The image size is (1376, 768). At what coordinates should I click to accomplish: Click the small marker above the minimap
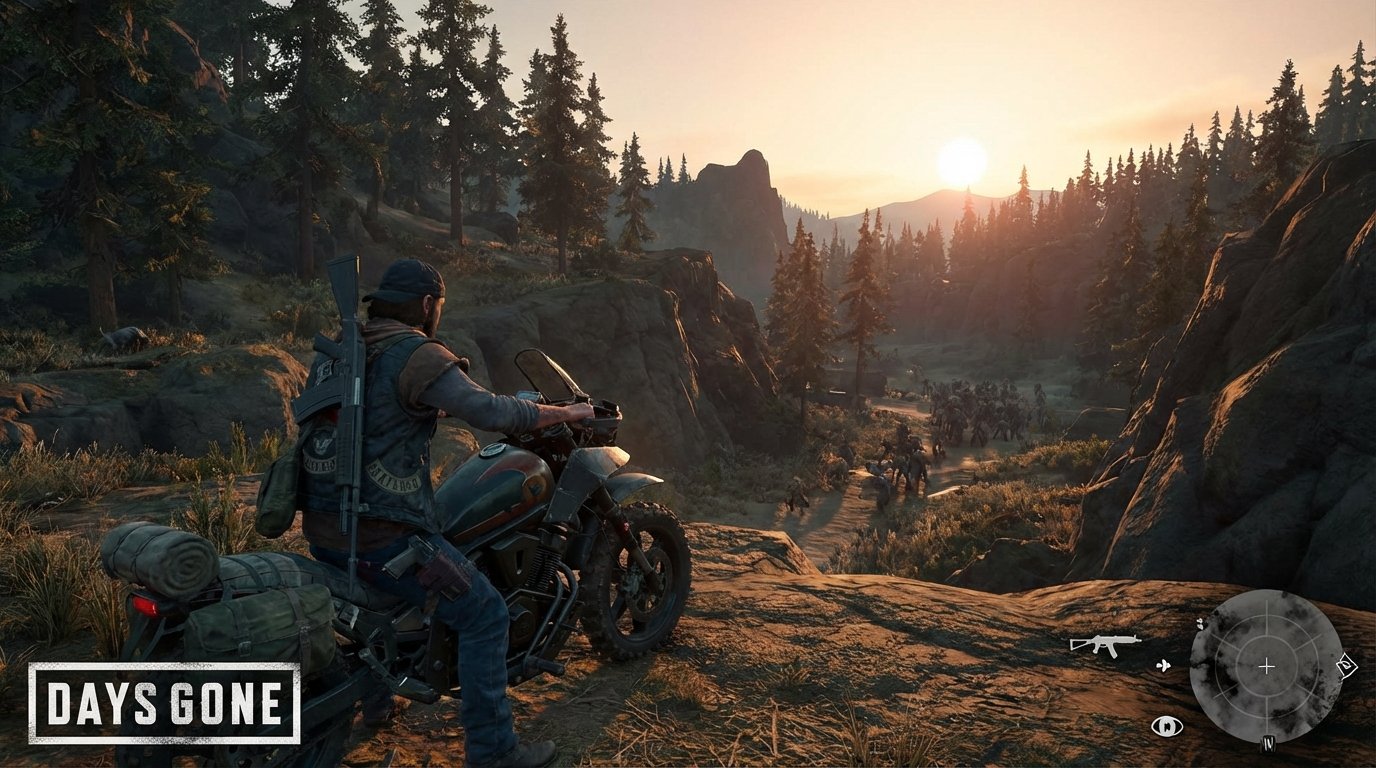1202,624
